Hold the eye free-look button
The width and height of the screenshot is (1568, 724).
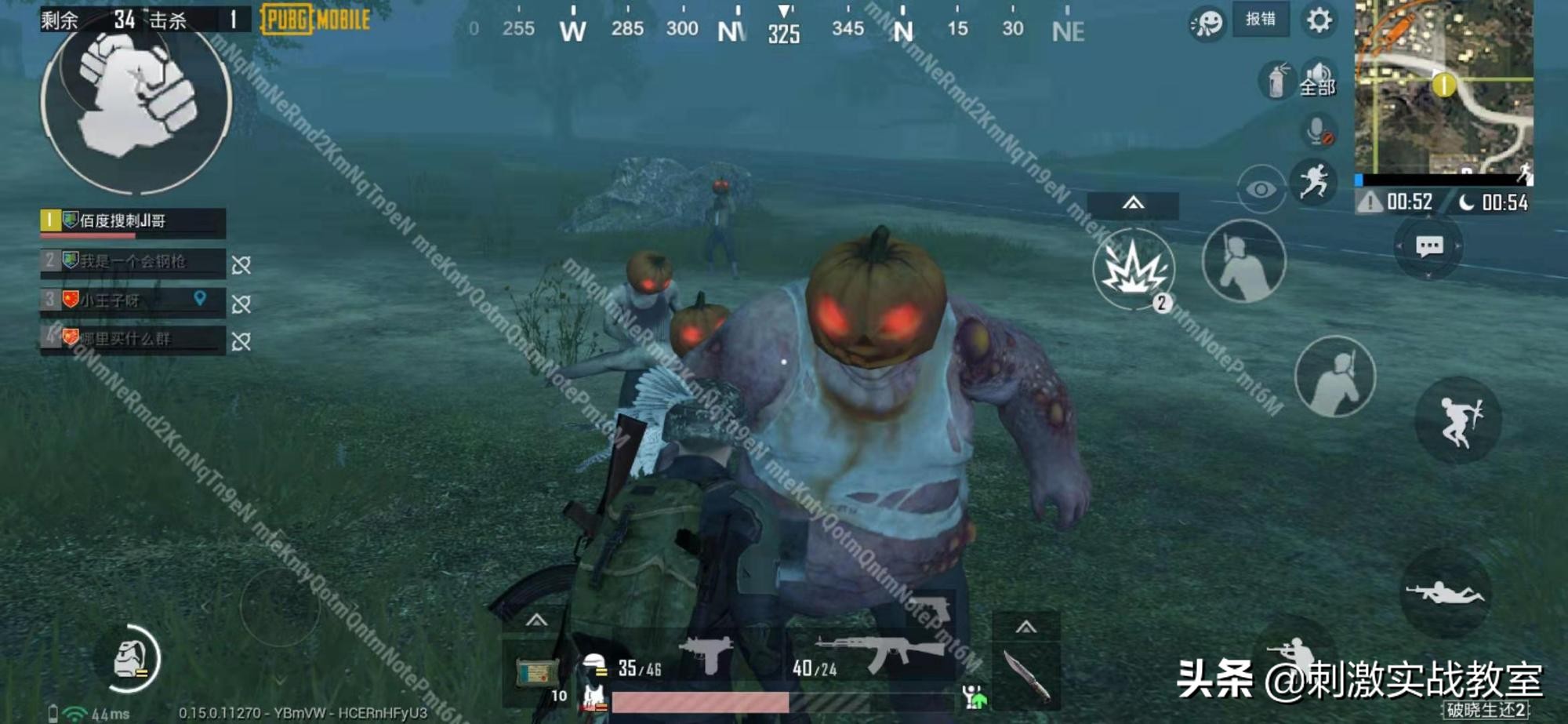[1260, 189]
